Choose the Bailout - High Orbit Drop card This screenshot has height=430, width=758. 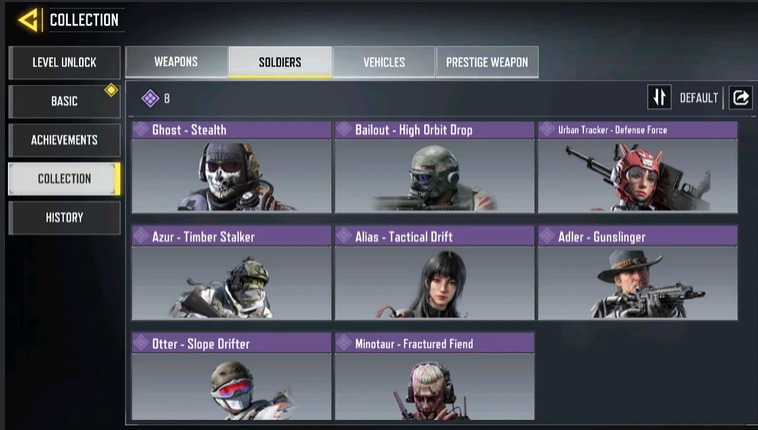coord(434,167)
